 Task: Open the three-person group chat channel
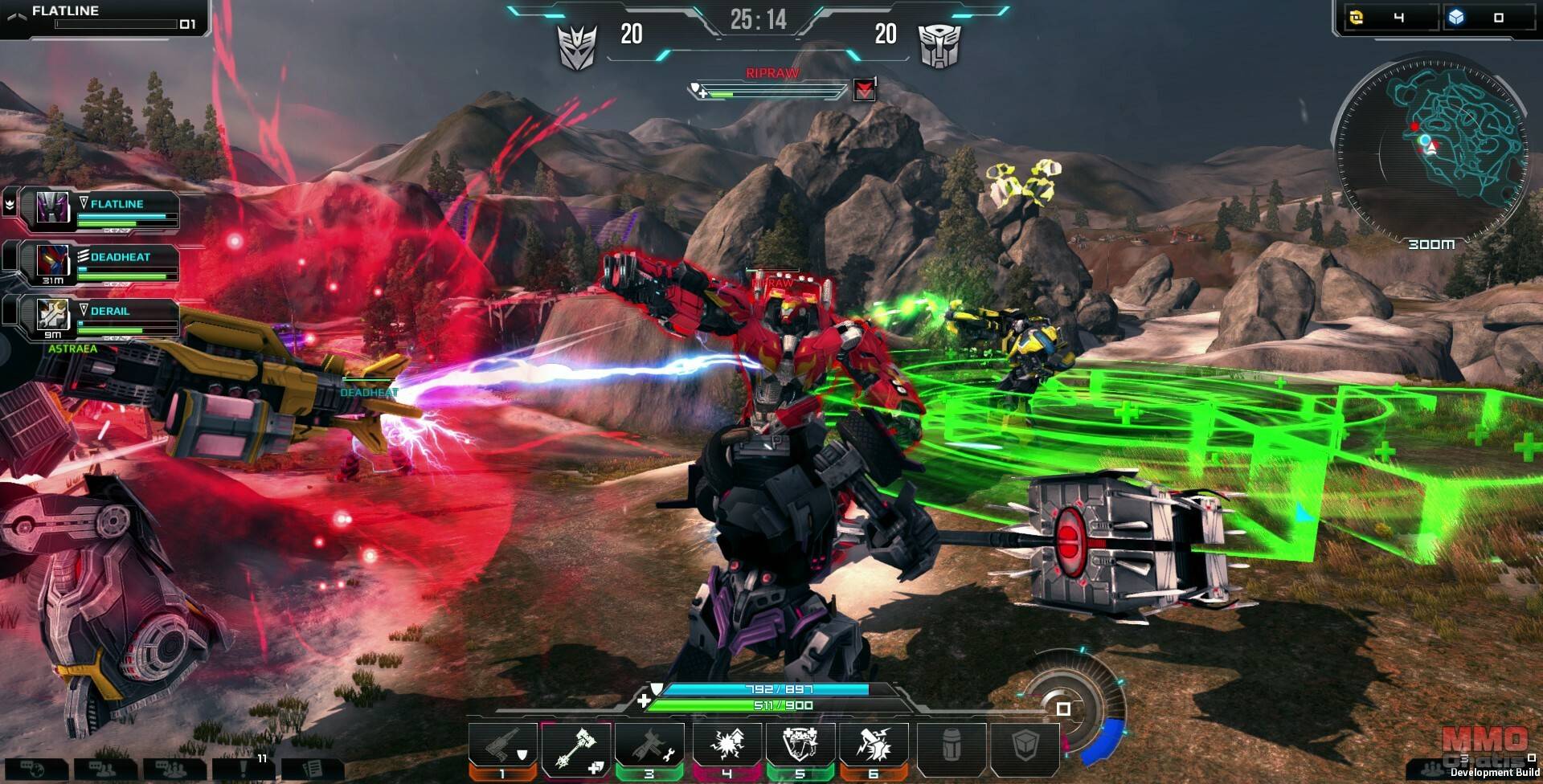click(174, 769)
